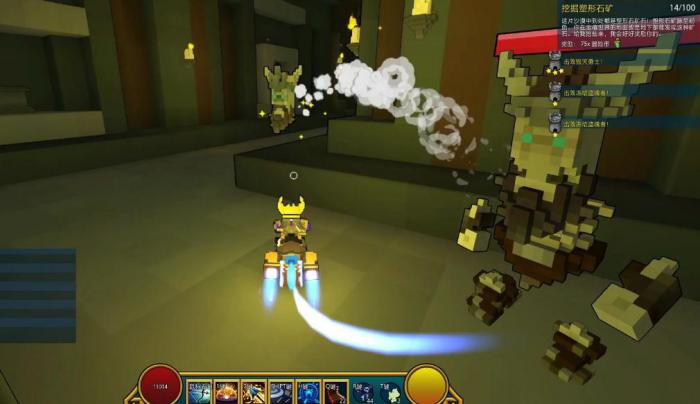Trigger the golden blades ability icon
The height and width of the screenshot is (404, 700).
(253, 390)
